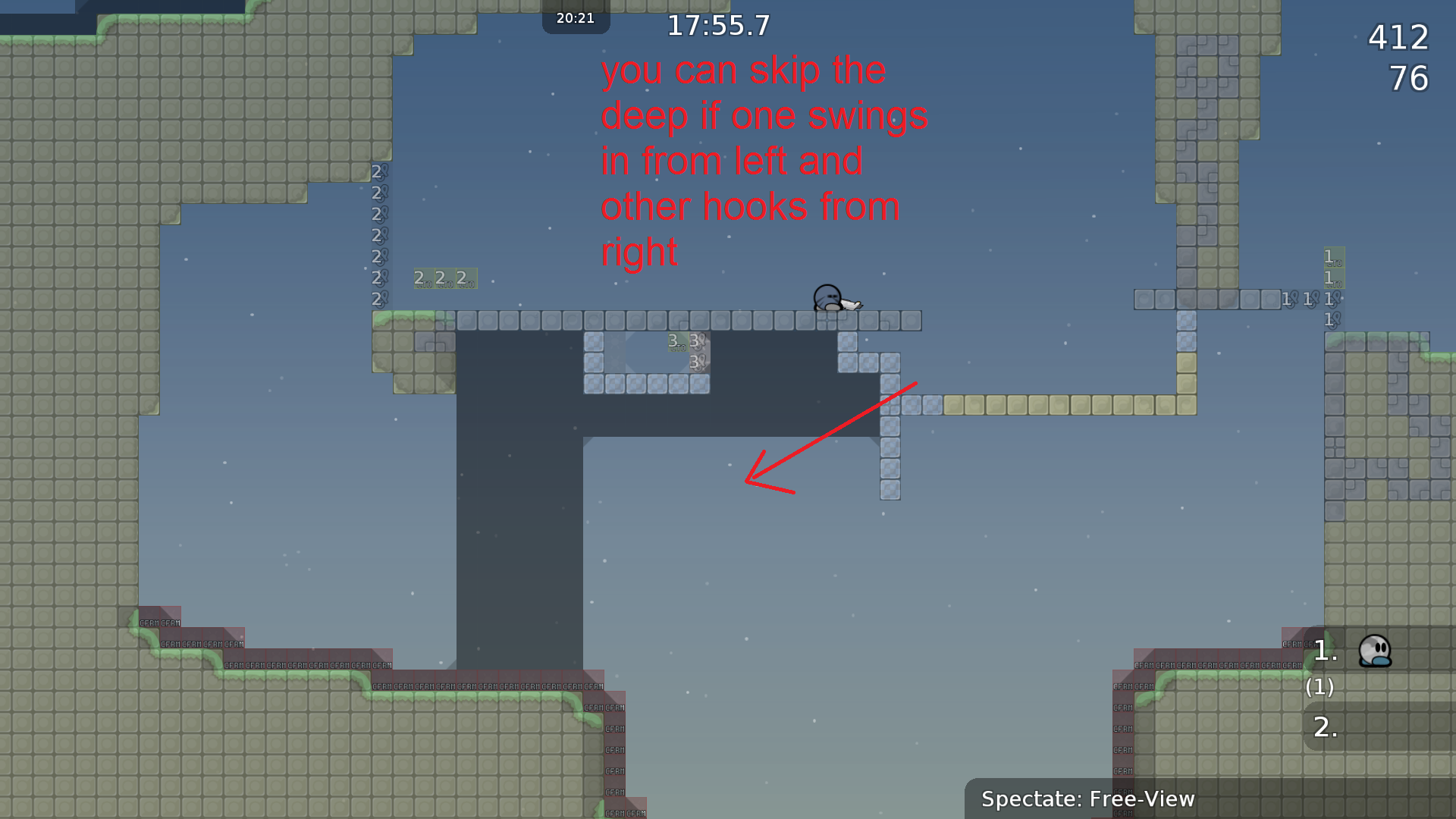Toggle the first-place leaderboard entry
1456x819 pixels.
click(x=1324, y=651)
